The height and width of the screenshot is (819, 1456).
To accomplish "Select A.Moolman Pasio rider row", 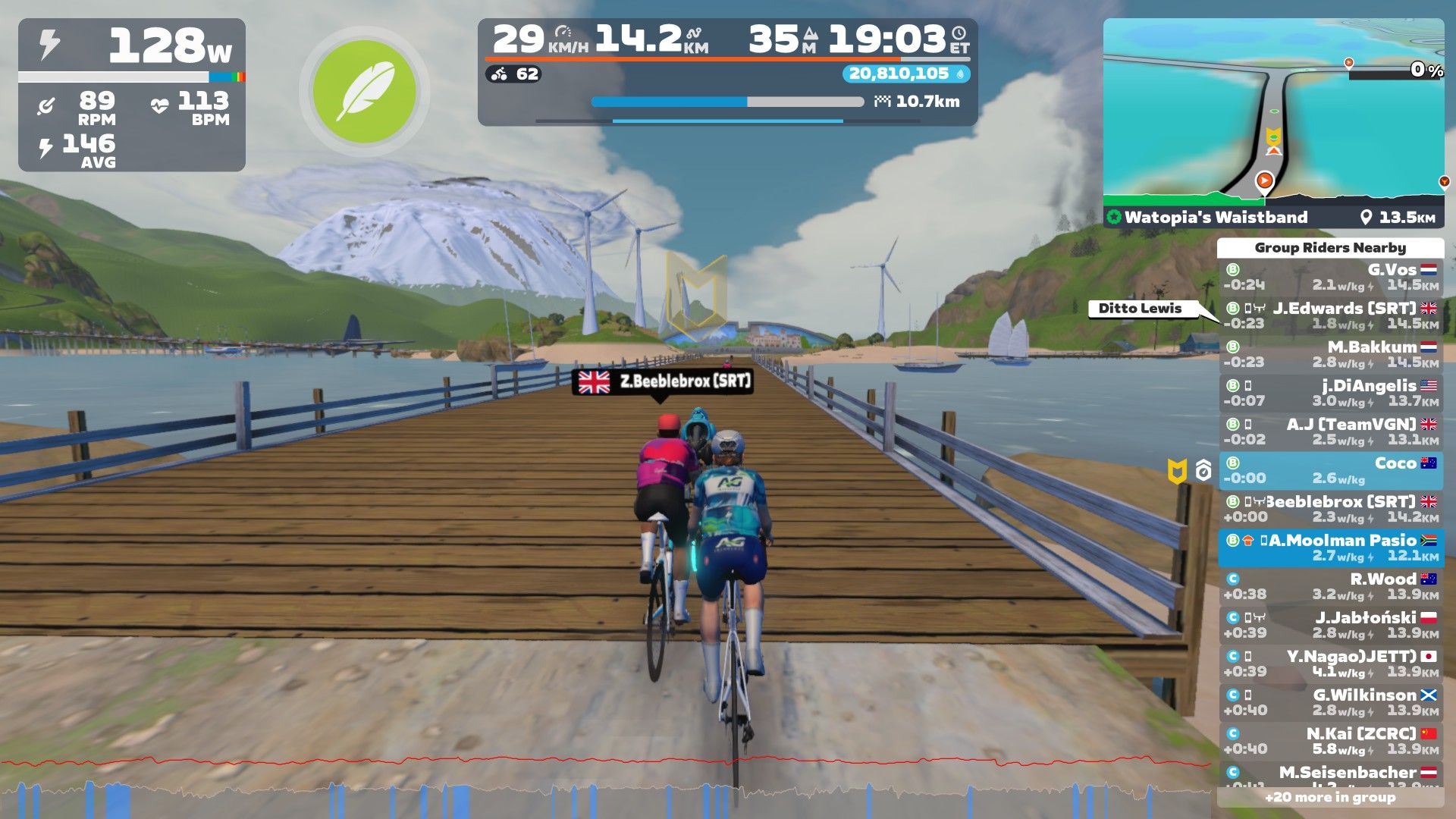I will point(1330,548).
